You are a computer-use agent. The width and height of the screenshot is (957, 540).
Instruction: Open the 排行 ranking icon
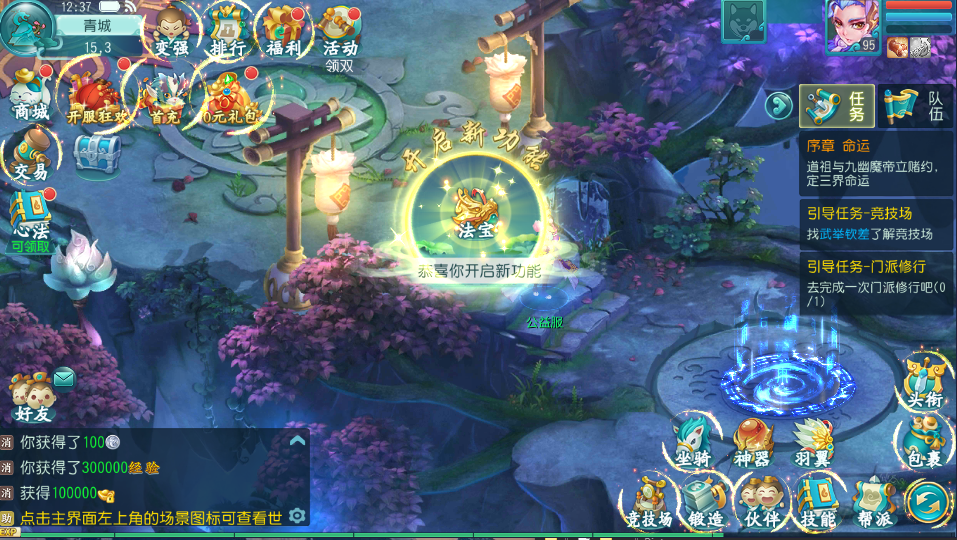point(228,31)
